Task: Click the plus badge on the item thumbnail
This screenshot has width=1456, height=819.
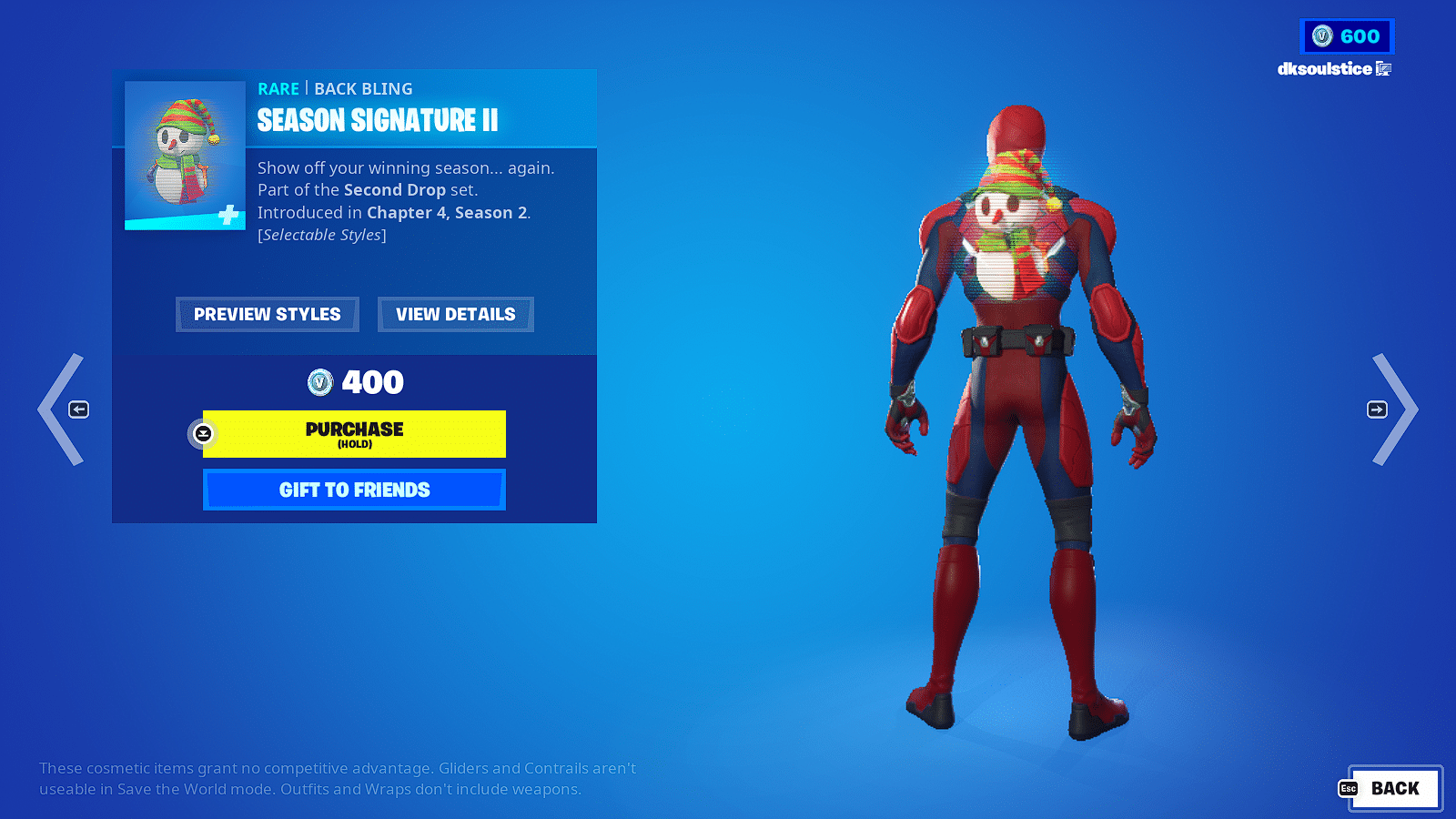Action: pyautogui.click(x=228, y=215)
